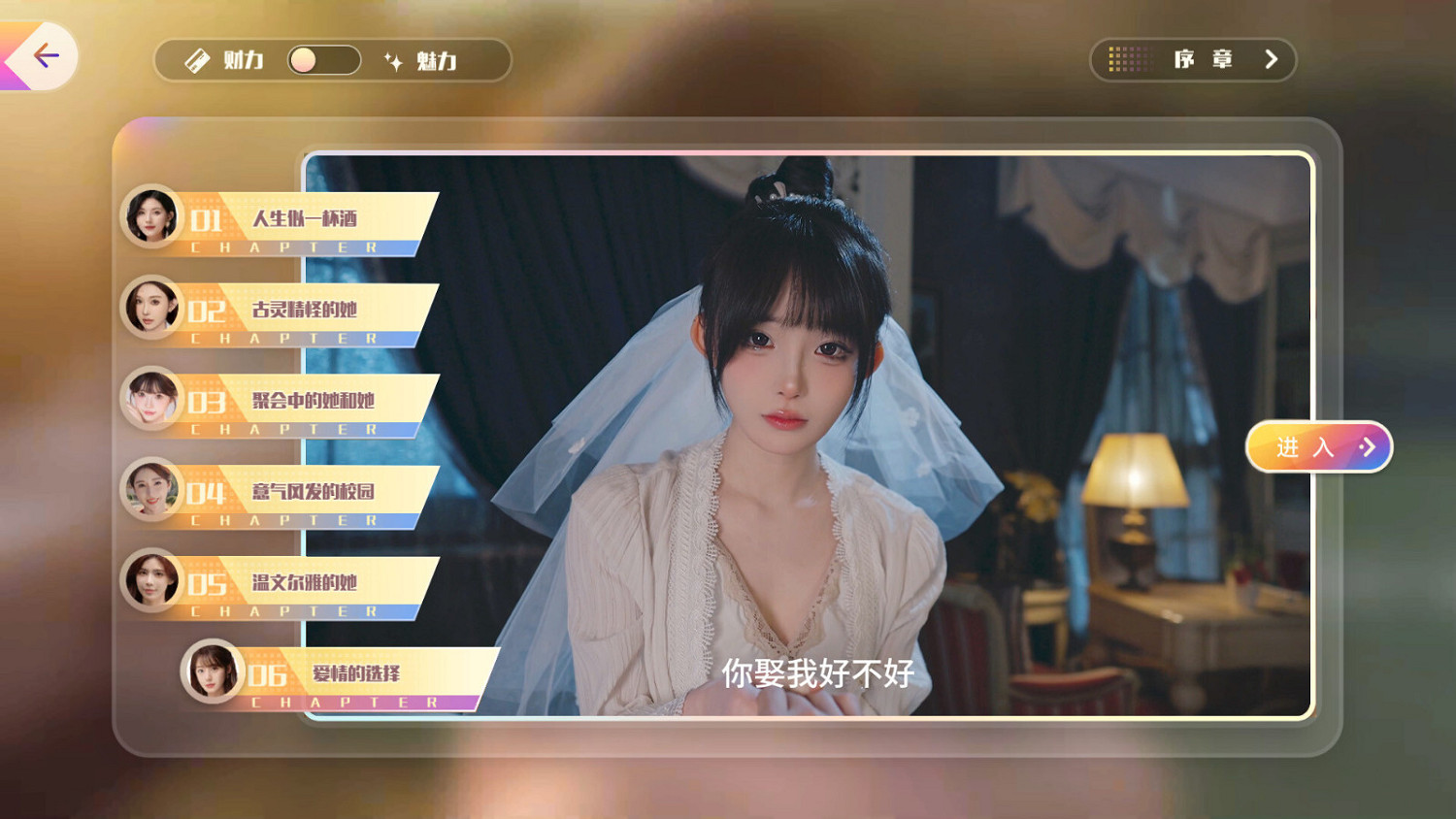
Task: Expand 序章 using its right chevron
Action: tap(1272, 59)
